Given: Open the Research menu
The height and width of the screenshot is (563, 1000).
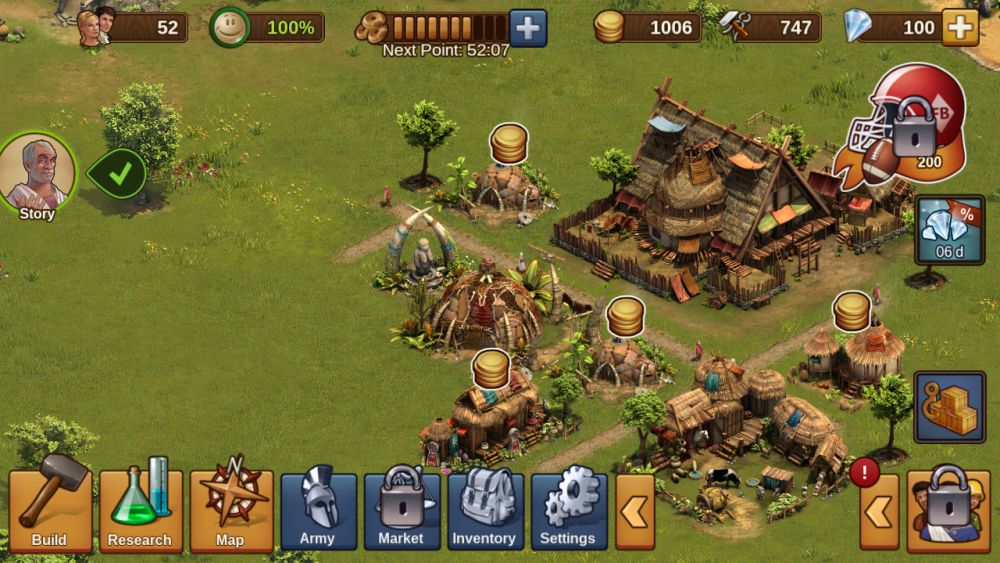Looking at the screenshot, I should [x=140, y=510].
